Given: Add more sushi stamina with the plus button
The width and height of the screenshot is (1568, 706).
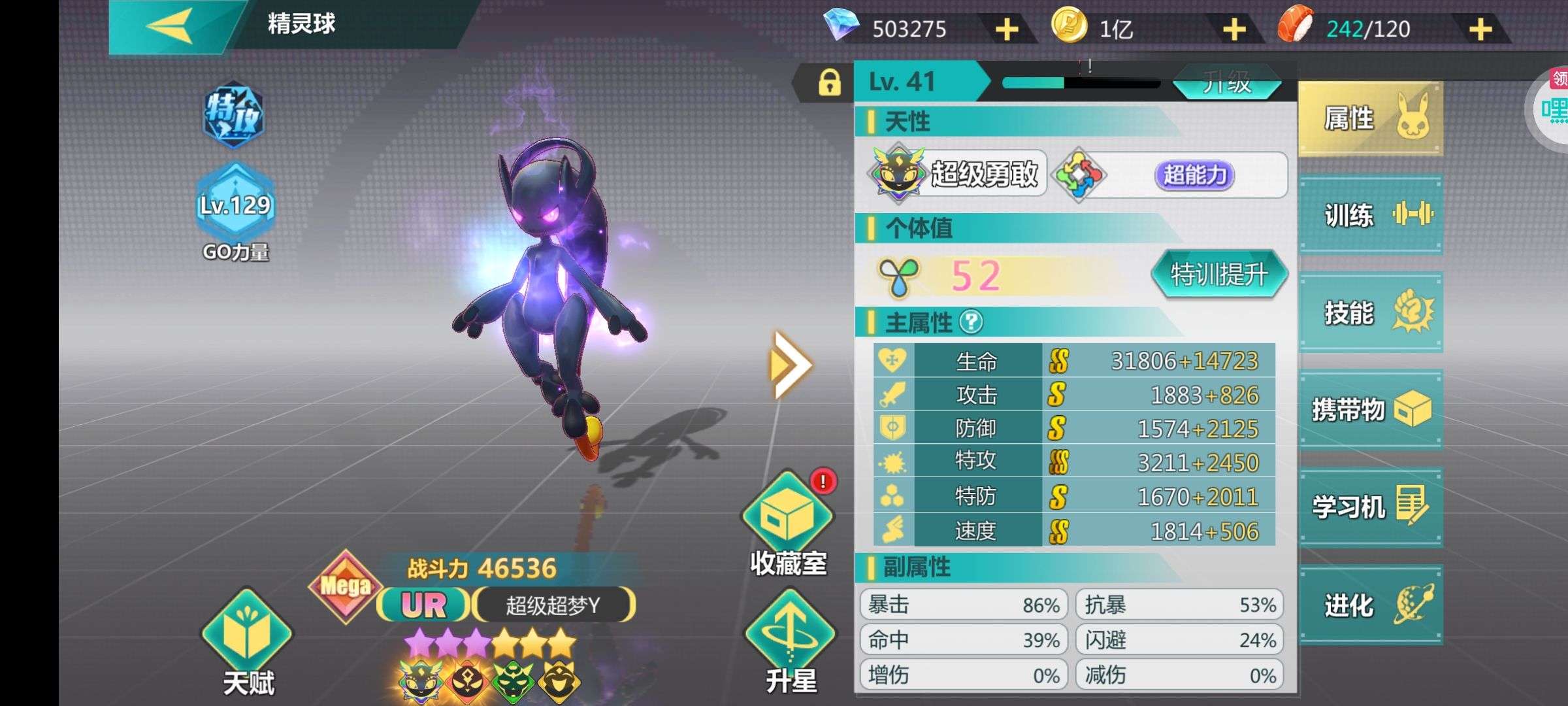Looking at the screenshot, I should (1480, 29).
